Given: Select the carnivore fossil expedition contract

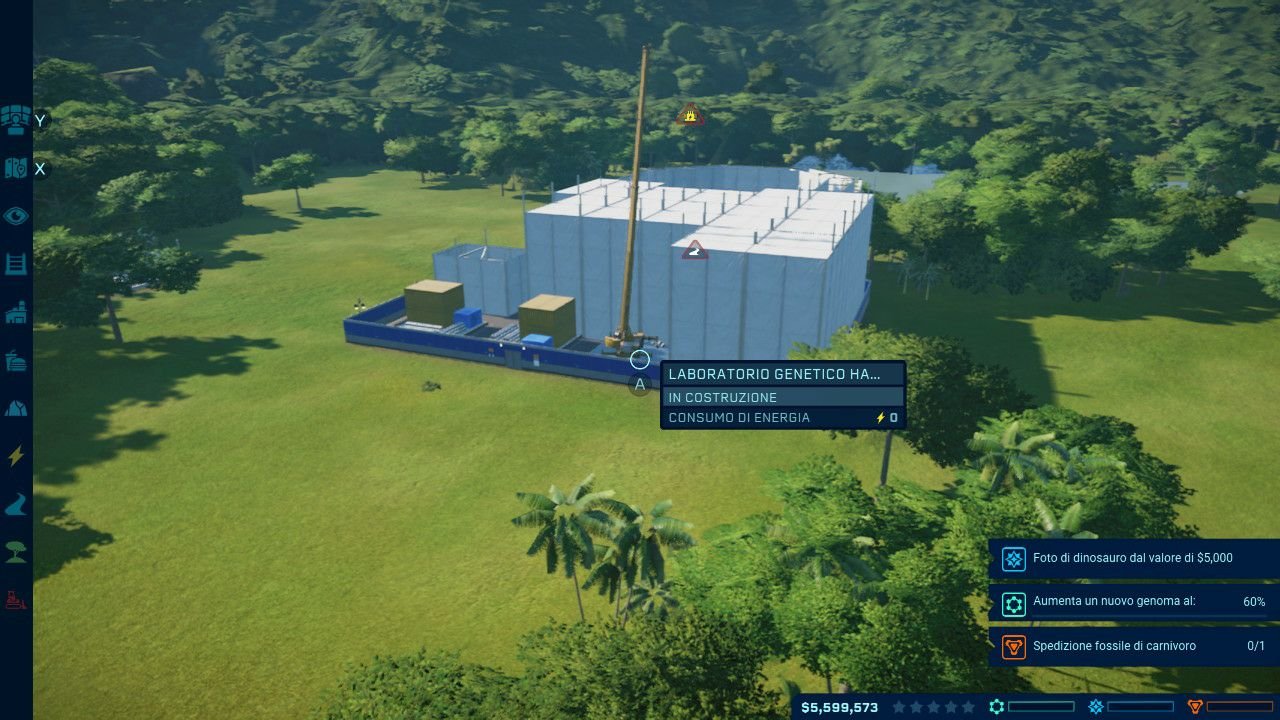Looking at the screenshot, I should (1134, 647).
